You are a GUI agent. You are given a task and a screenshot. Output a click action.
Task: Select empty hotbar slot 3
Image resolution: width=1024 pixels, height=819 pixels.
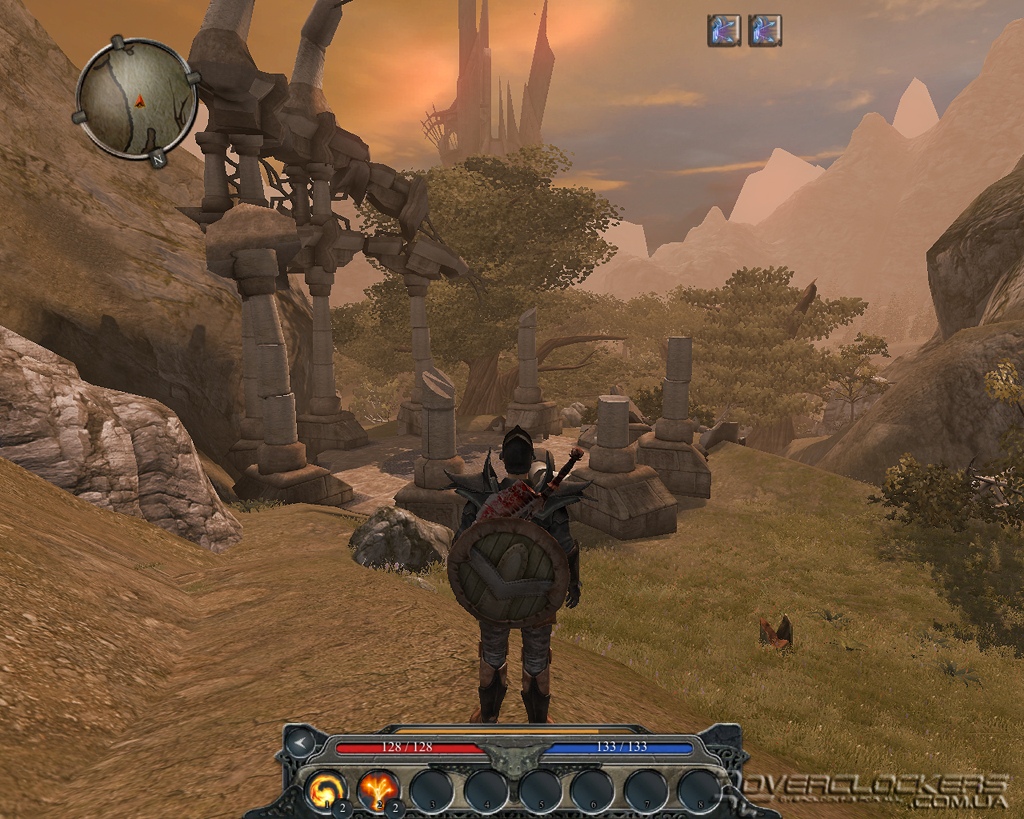point(432,788)
